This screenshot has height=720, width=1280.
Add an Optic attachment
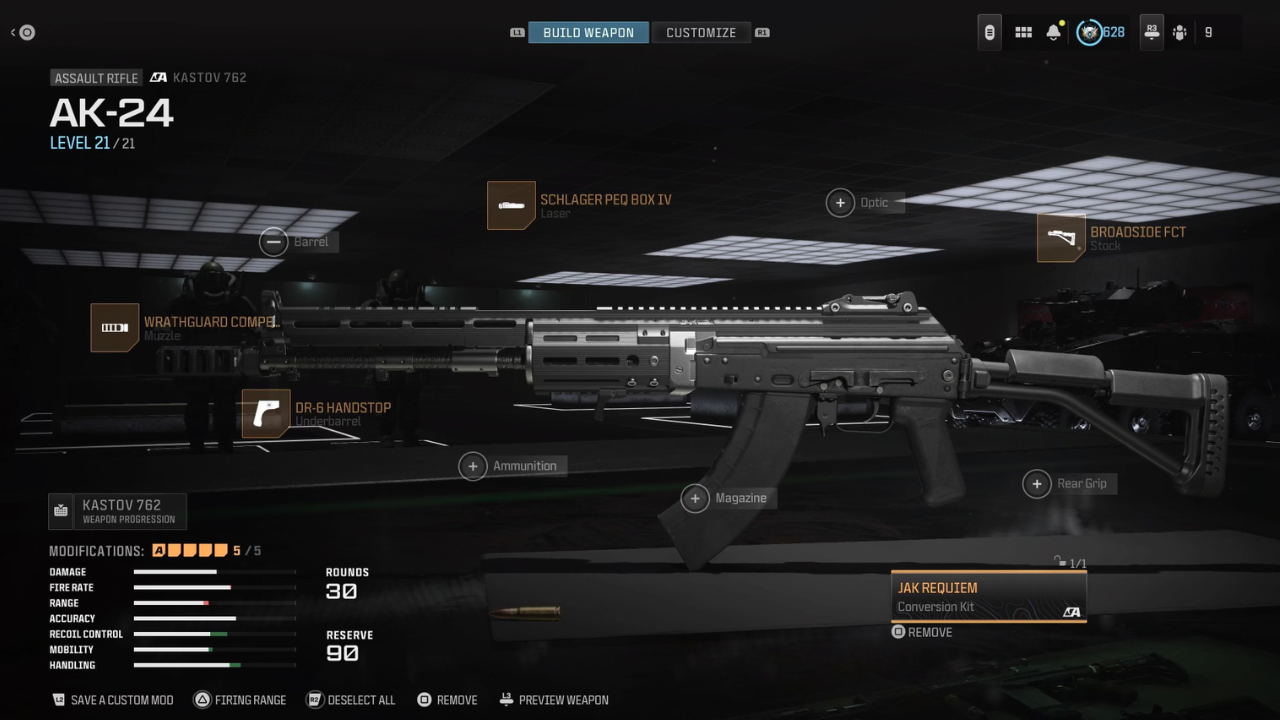[840, 203]
